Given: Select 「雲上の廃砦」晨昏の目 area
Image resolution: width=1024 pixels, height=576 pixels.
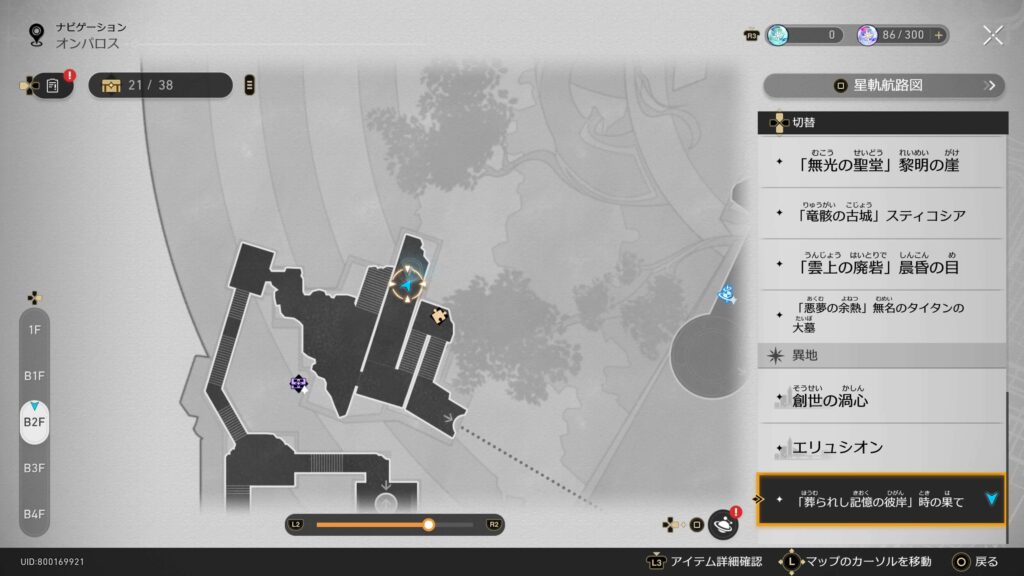Looking at the screenshot, I should [x=880, y=265].
